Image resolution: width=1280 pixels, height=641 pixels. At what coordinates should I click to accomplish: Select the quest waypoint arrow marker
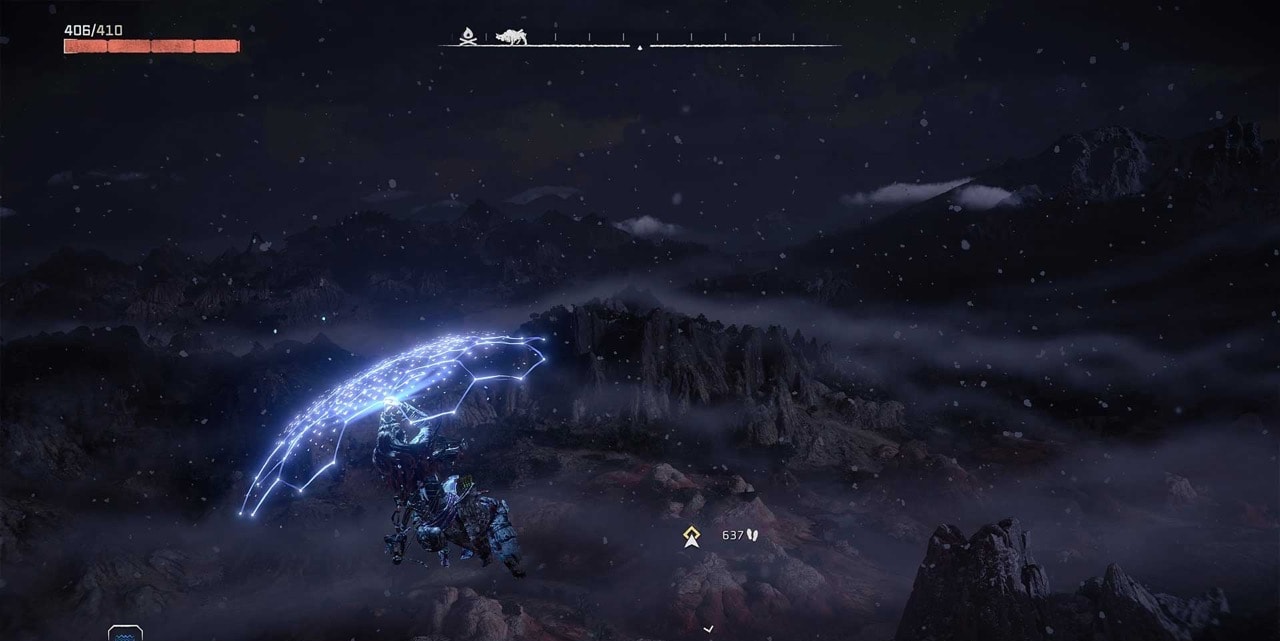coord(691,537)
